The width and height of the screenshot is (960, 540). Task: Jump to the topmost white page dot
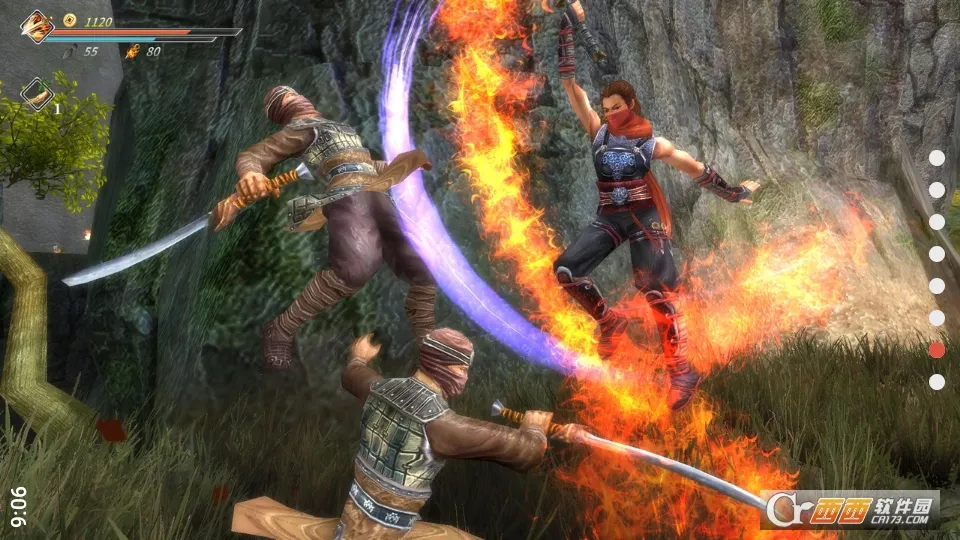coord(937,158)
